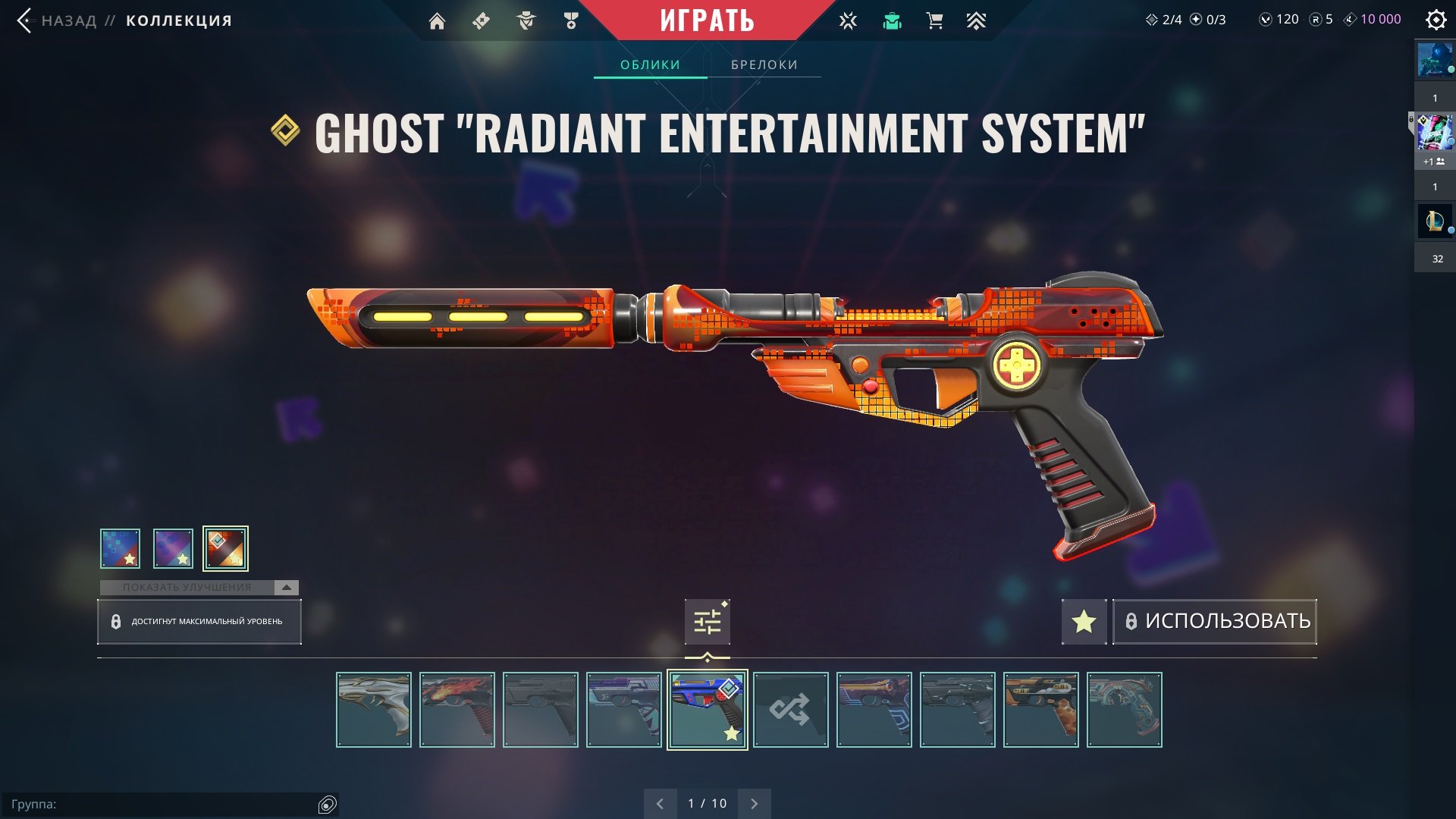
Task: Choose the random shuffle skin tile
Action: coord(790,710)
